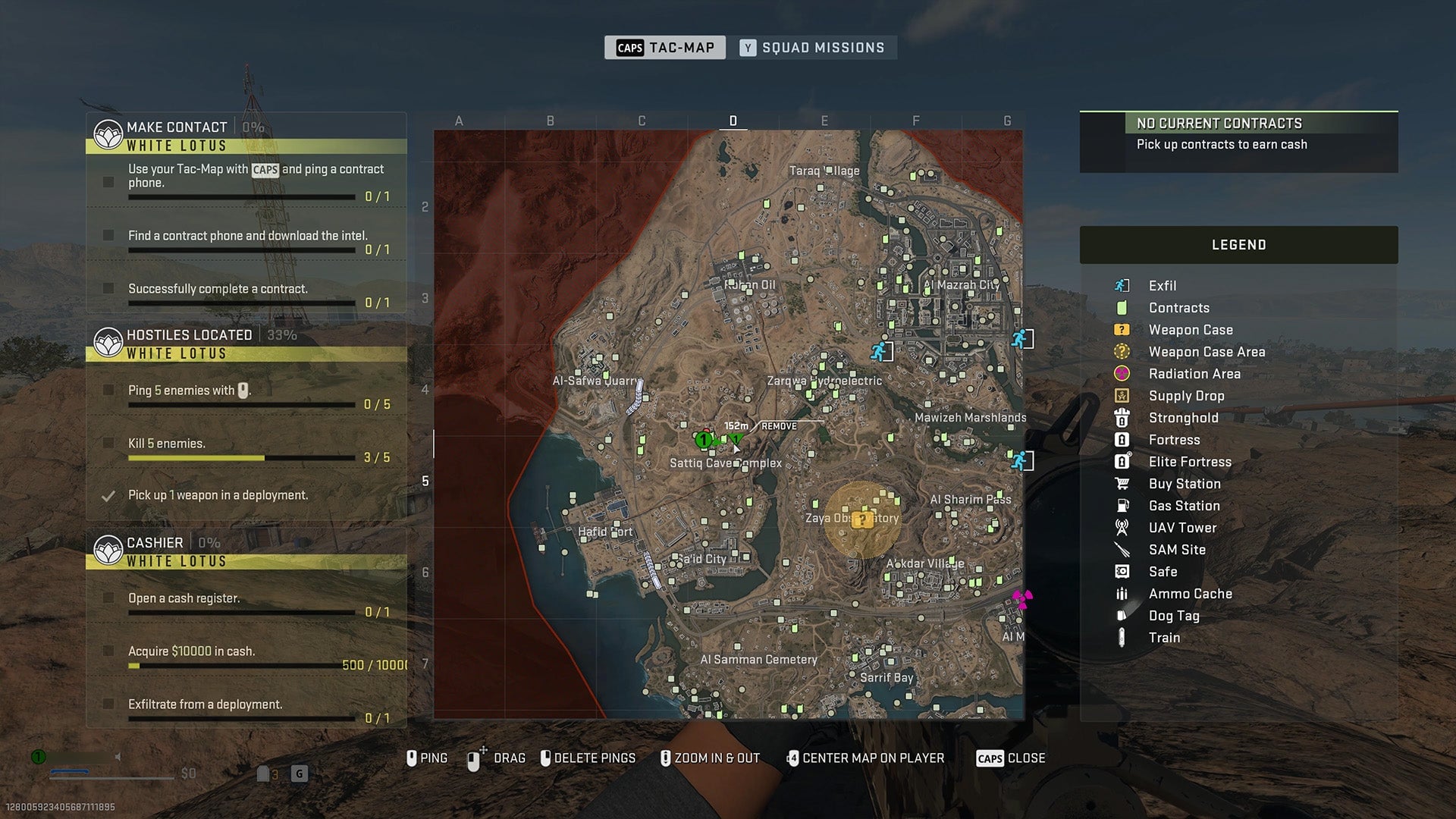Viewport: 1456px width, 819px height.
Task: Select the Radiation Area legend icon
Action: pos(1123,374)
